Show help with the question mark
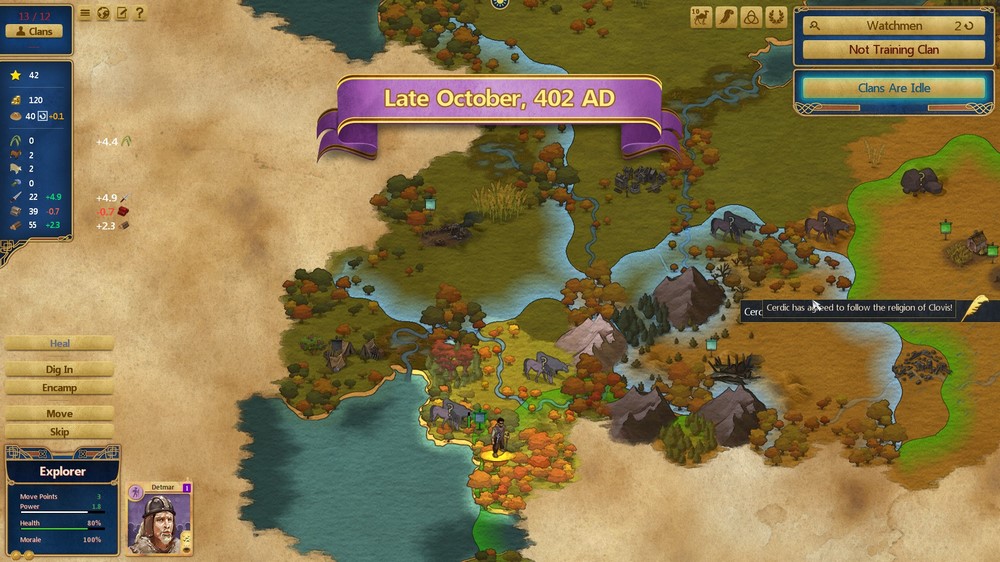The image size is (1000, 562). [x=139, y=14]
